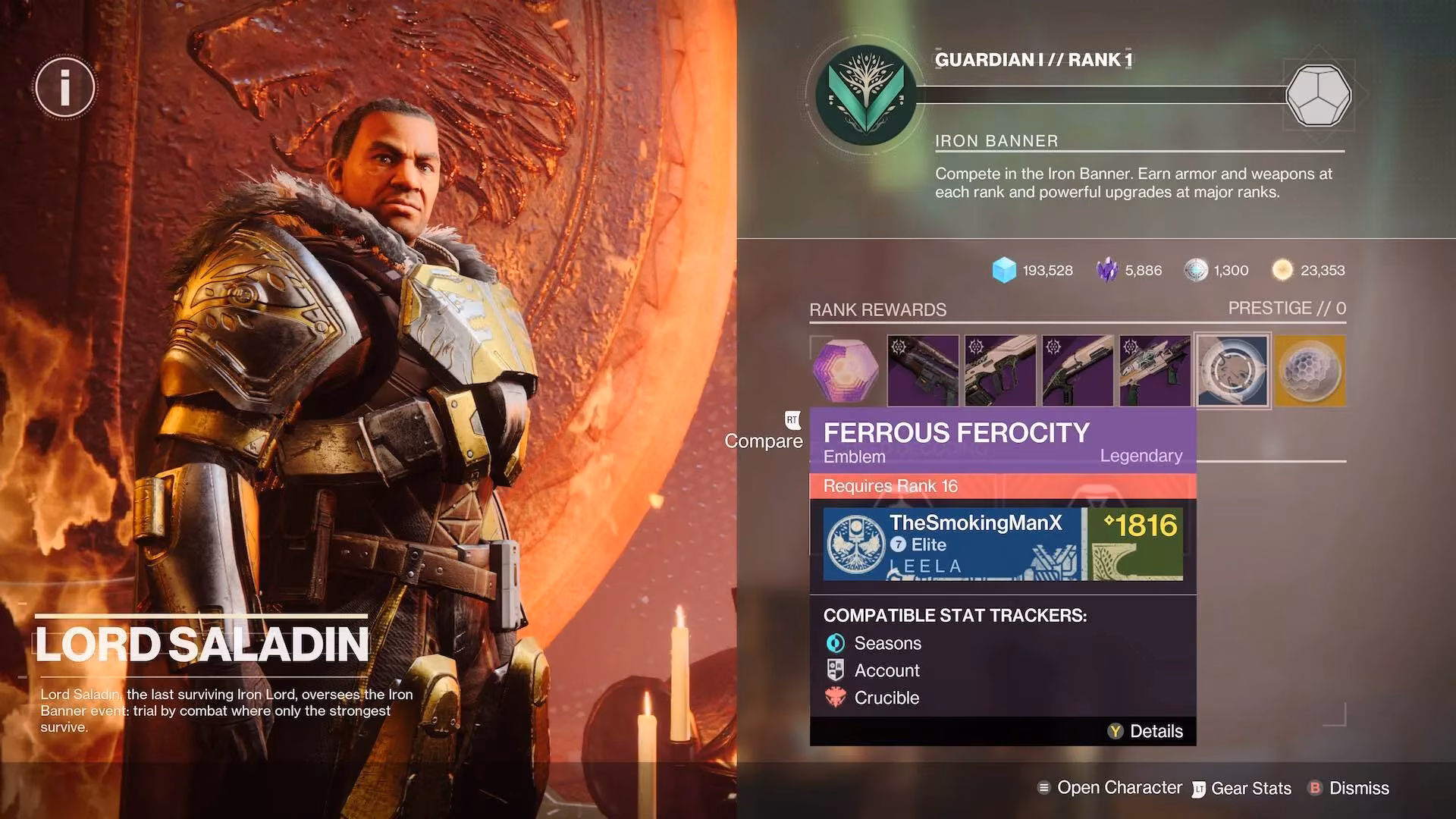Click the info icon in the top left

click(64, 87)
